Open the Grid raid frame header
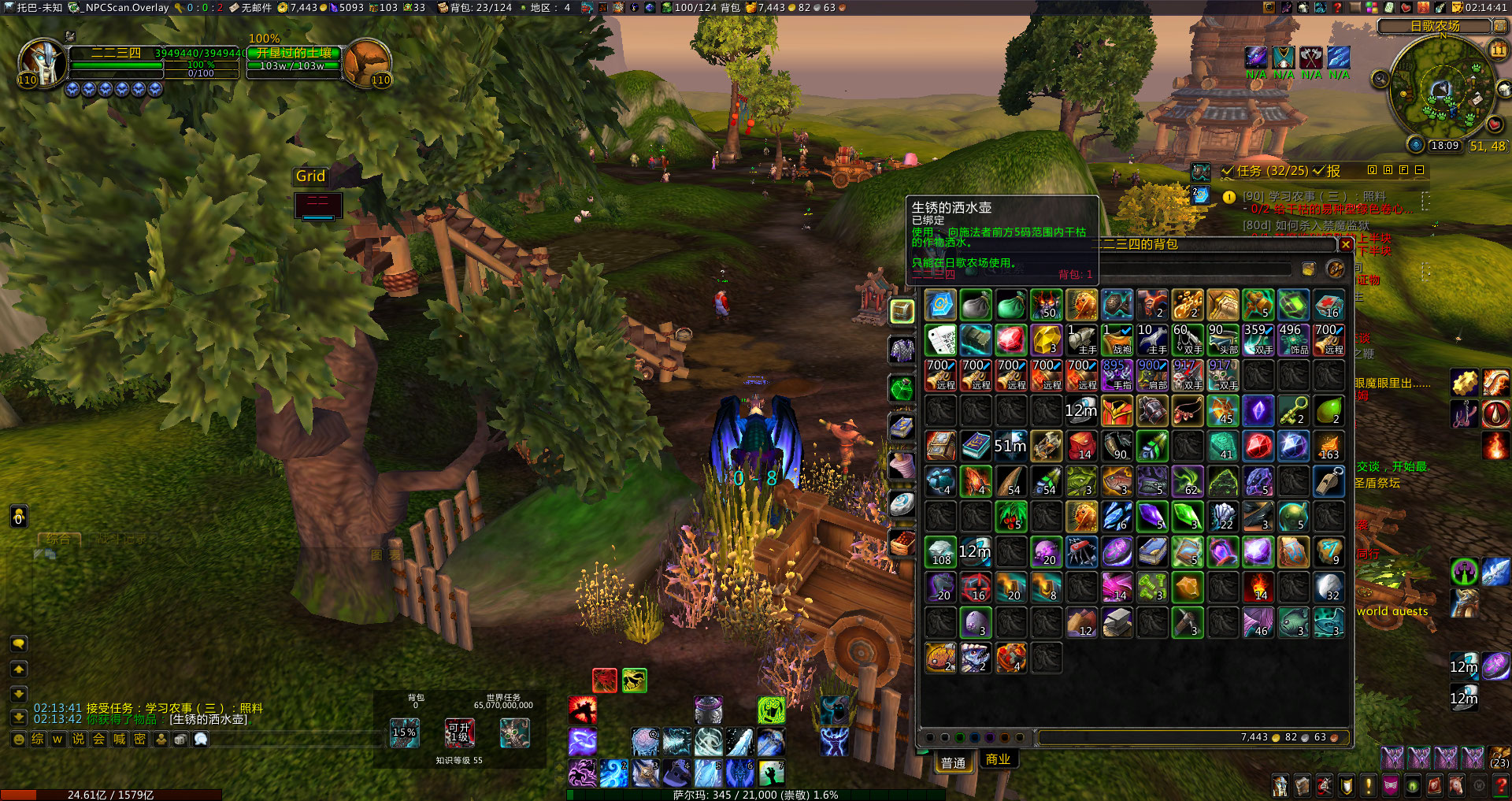1512x801 pixels. coord(310,176)
